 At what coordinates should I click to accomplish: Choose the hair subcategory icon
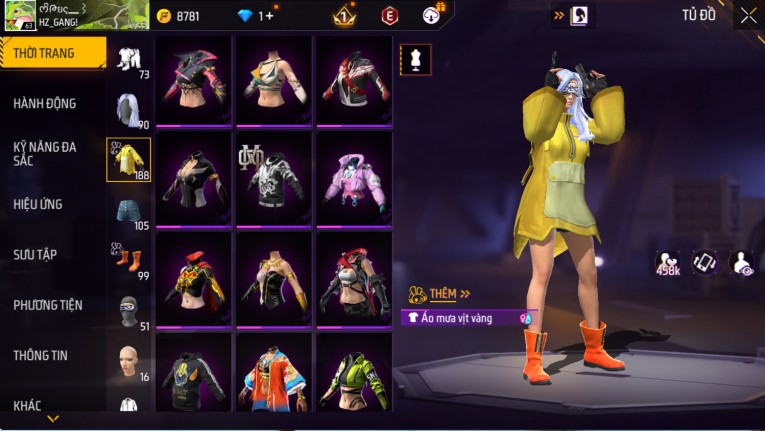click(x=129, y=109)
